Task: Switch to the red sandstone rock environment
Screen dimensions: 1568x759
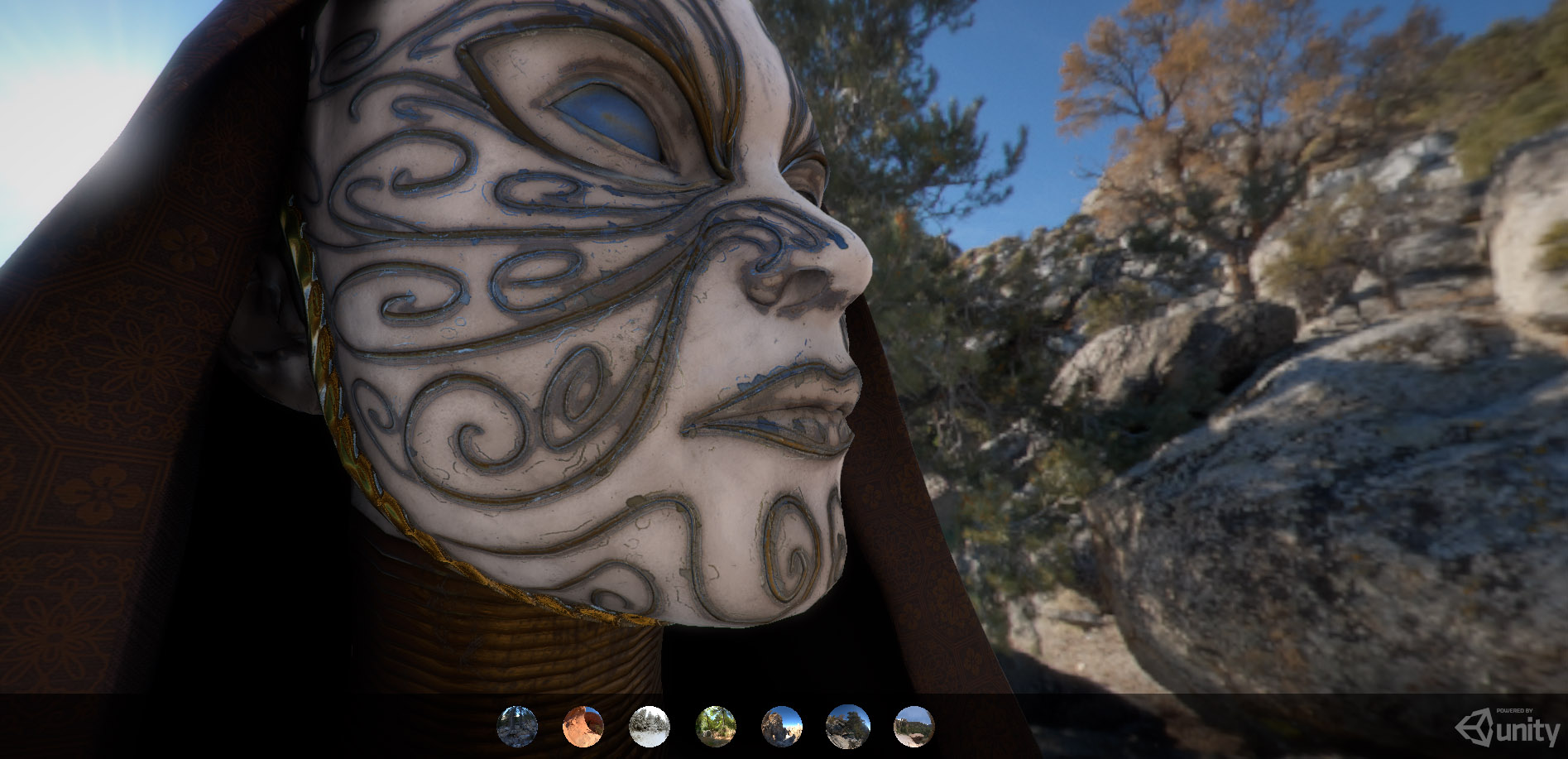Action: 583,727
